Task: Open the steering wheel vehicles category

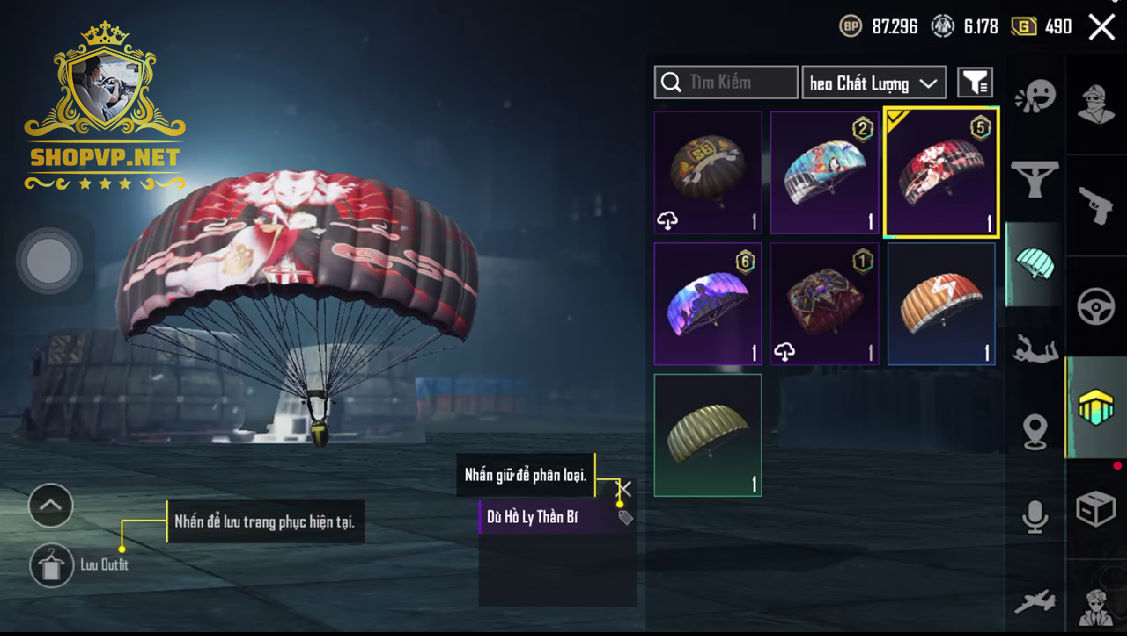Action: [x=1096, y=307]
